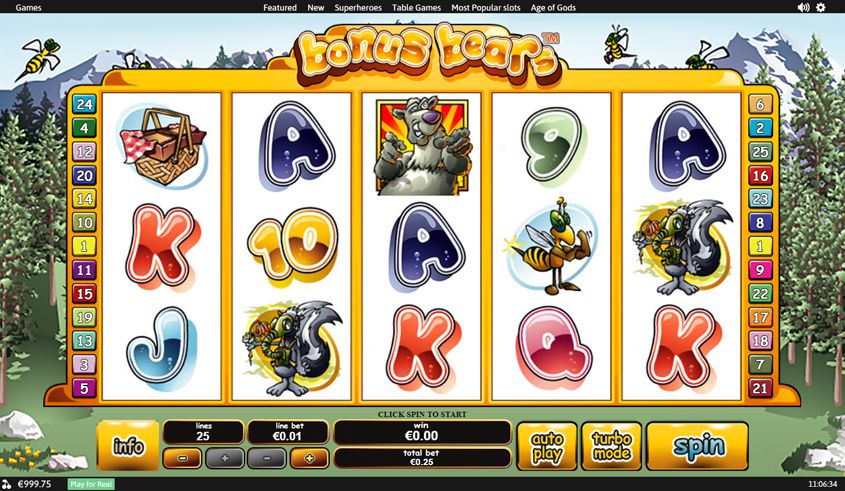845x491 pixels.
Task: Open Most Popular slots category
Action: tap(485, 7)
